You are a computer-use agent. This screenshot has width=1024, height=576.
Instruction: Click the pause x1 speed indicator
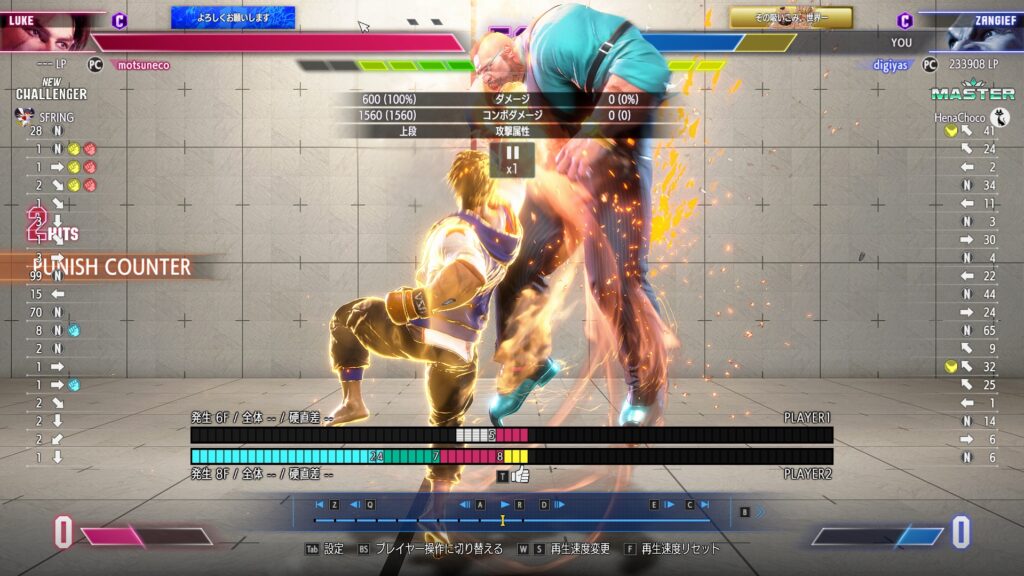click(x=511, y=159)
